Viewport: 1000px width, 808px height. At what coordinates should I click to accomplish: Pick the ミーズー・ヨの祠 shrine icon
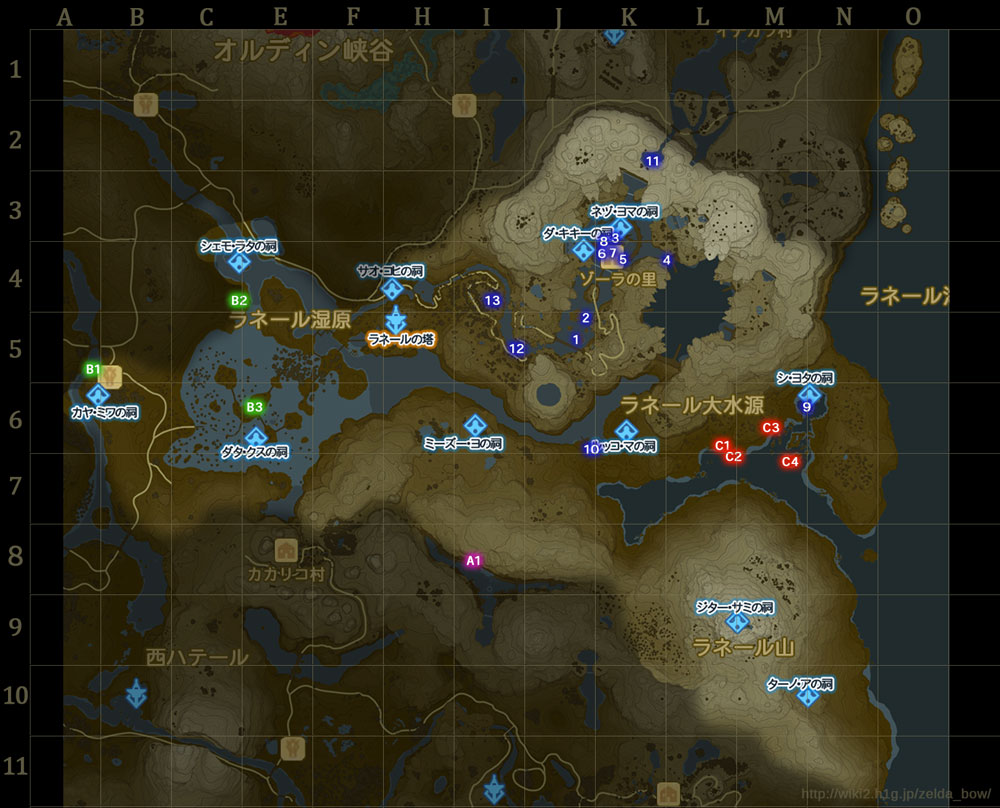click(x=475, y=425)
